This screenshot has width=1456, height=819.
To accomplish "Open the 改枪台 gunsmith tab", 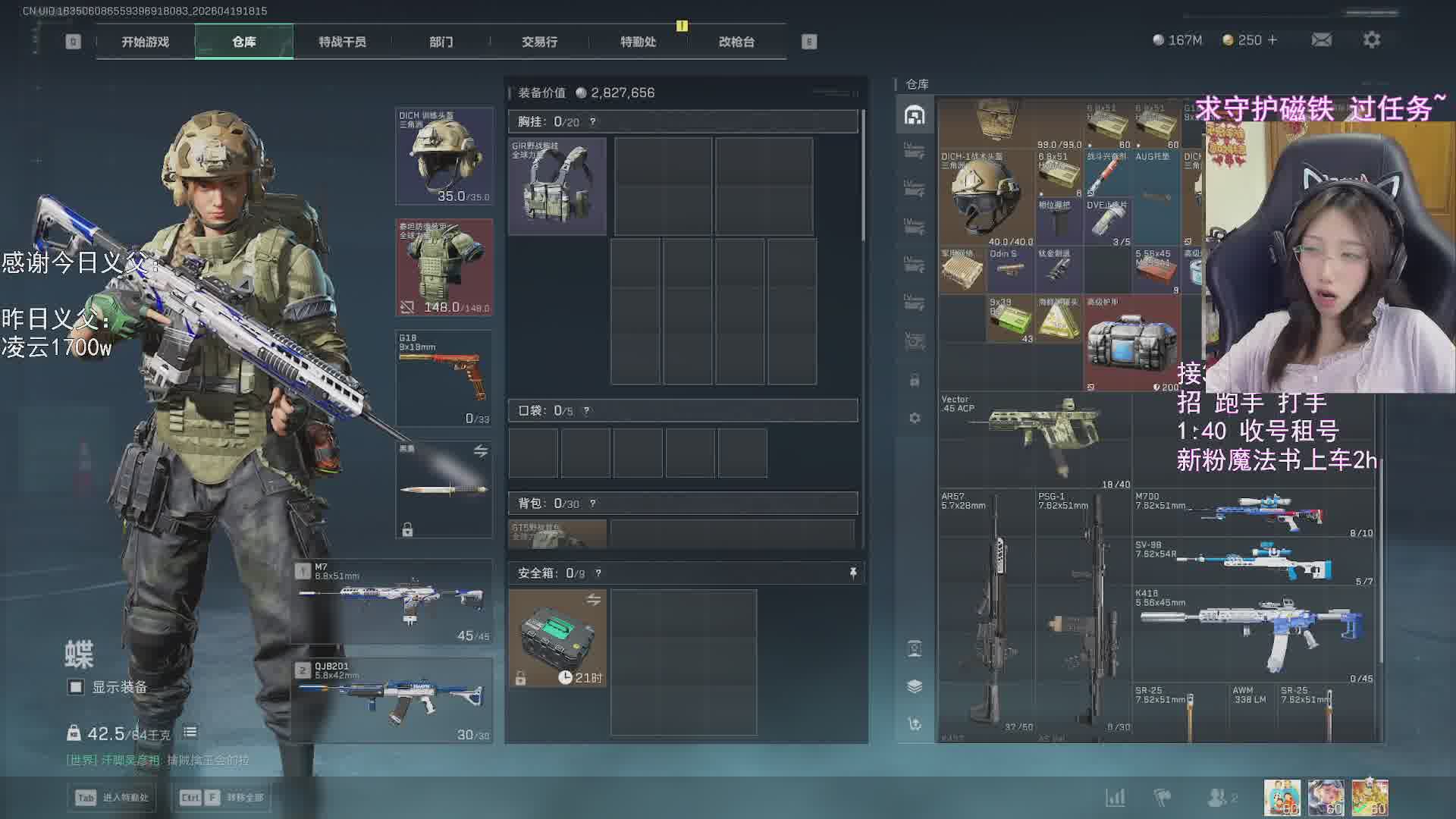I will coord(736,42).
